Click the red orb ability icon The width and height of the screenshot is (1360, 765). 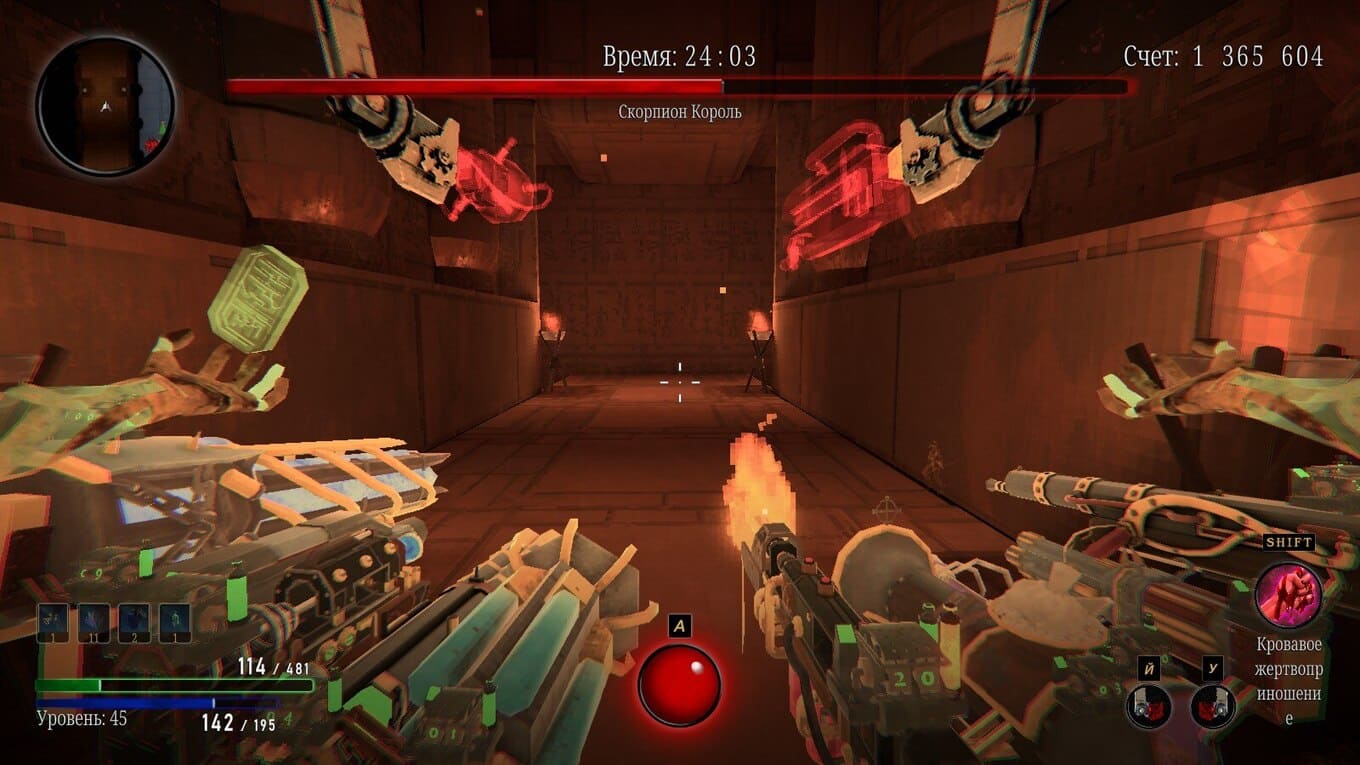tap(680, 684)
